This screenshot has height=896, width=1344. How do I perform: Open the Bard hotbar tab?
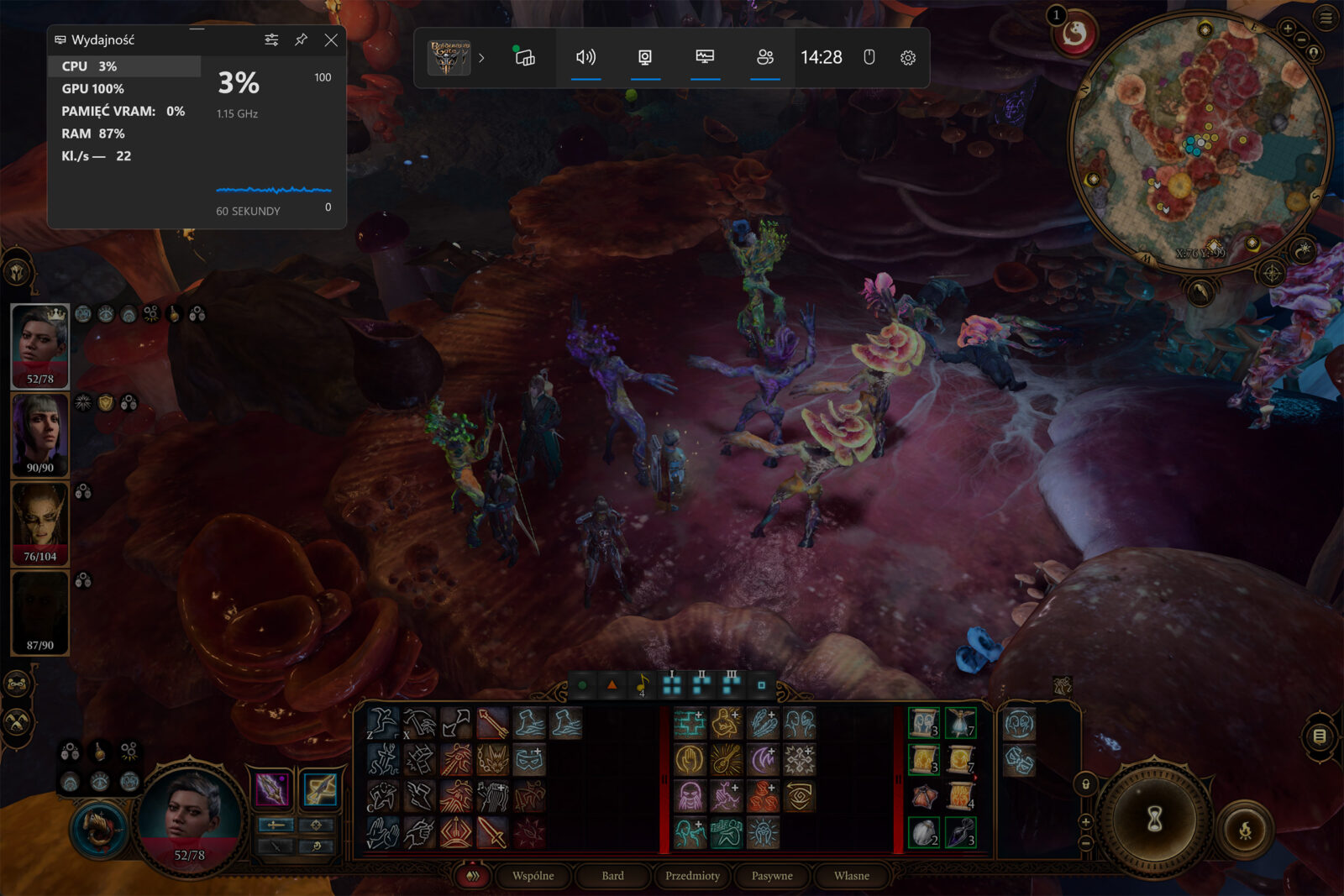point(612,876)
